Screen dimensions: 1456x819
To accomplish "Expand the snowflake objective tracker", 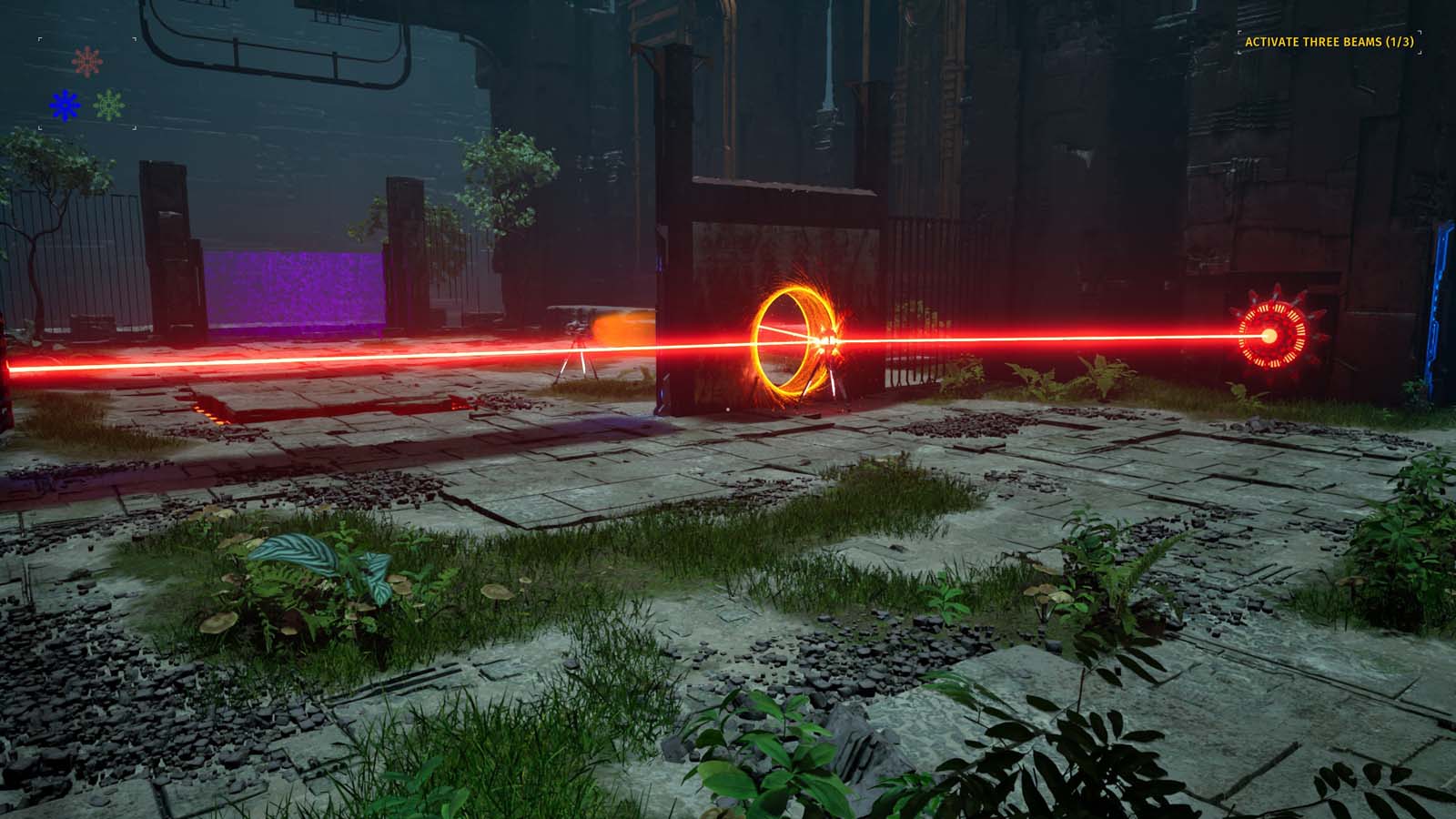I will point(86,82).
